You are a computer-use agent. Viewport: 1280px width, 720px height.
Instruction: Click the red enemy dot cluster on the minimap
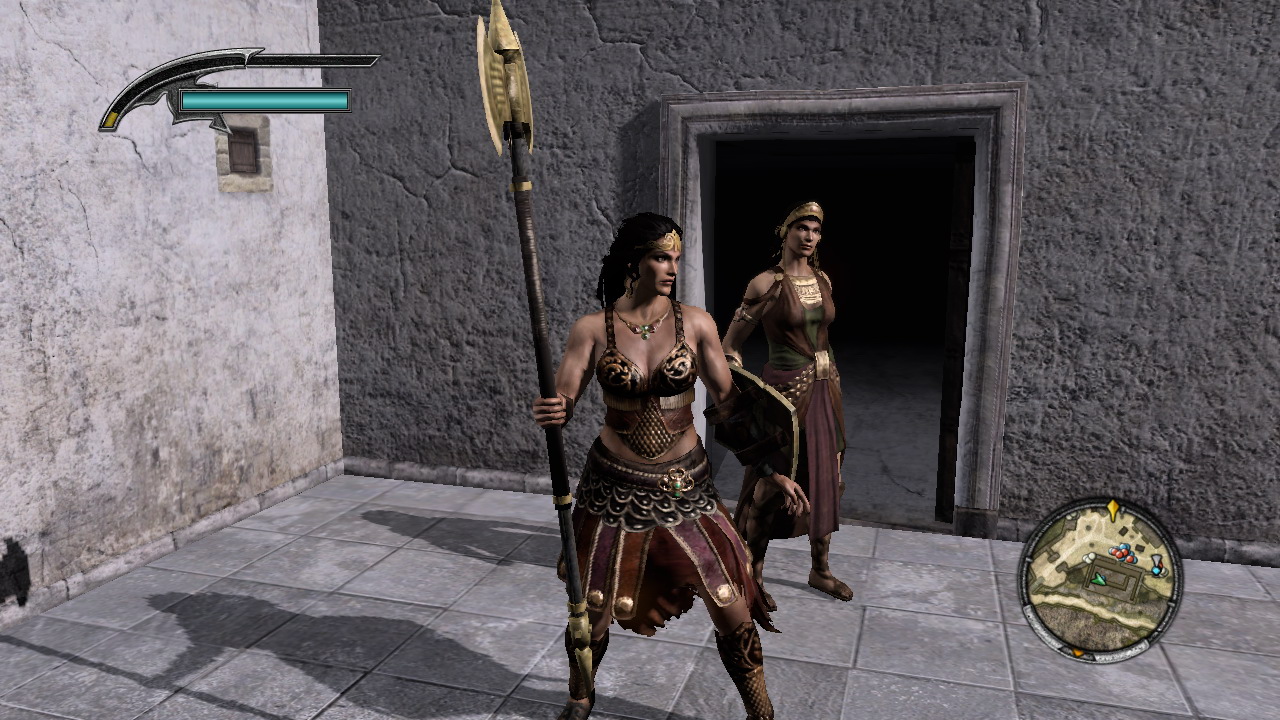coord(1120,553)
